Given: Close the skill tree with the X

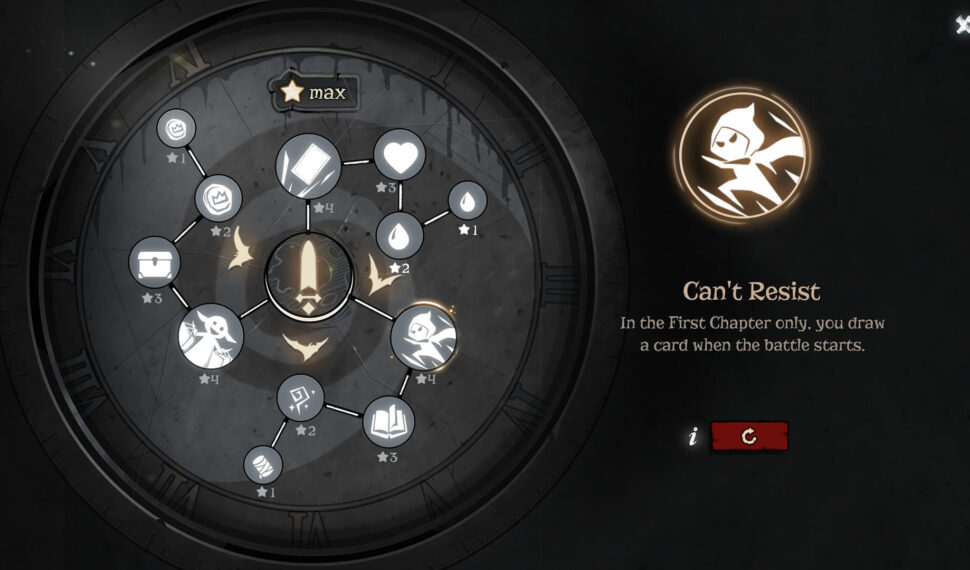Looking at the screenshot, I should (962, 26).
